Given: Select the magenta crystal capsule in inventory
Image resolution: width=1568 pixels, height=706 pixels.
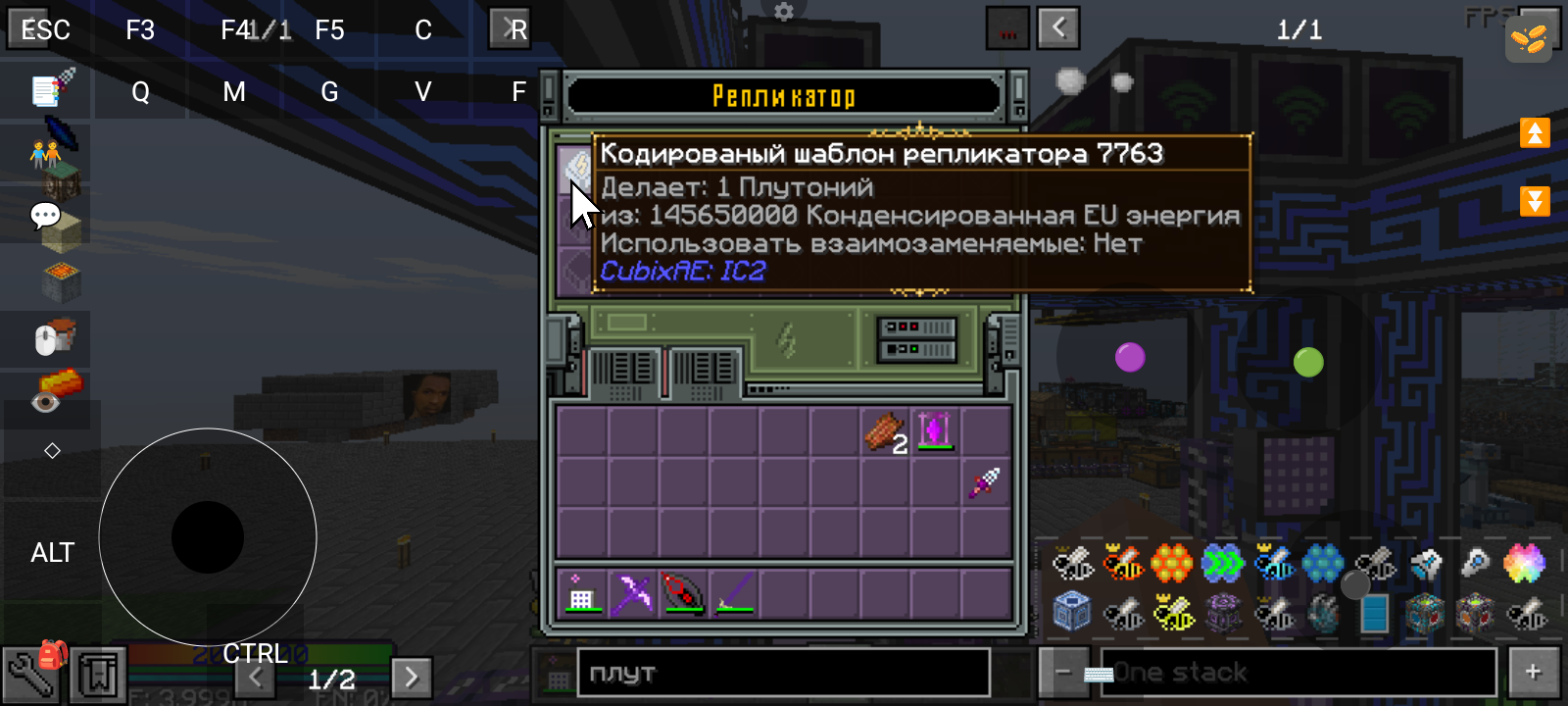Looking at the screenshot, I should [936, 431].
